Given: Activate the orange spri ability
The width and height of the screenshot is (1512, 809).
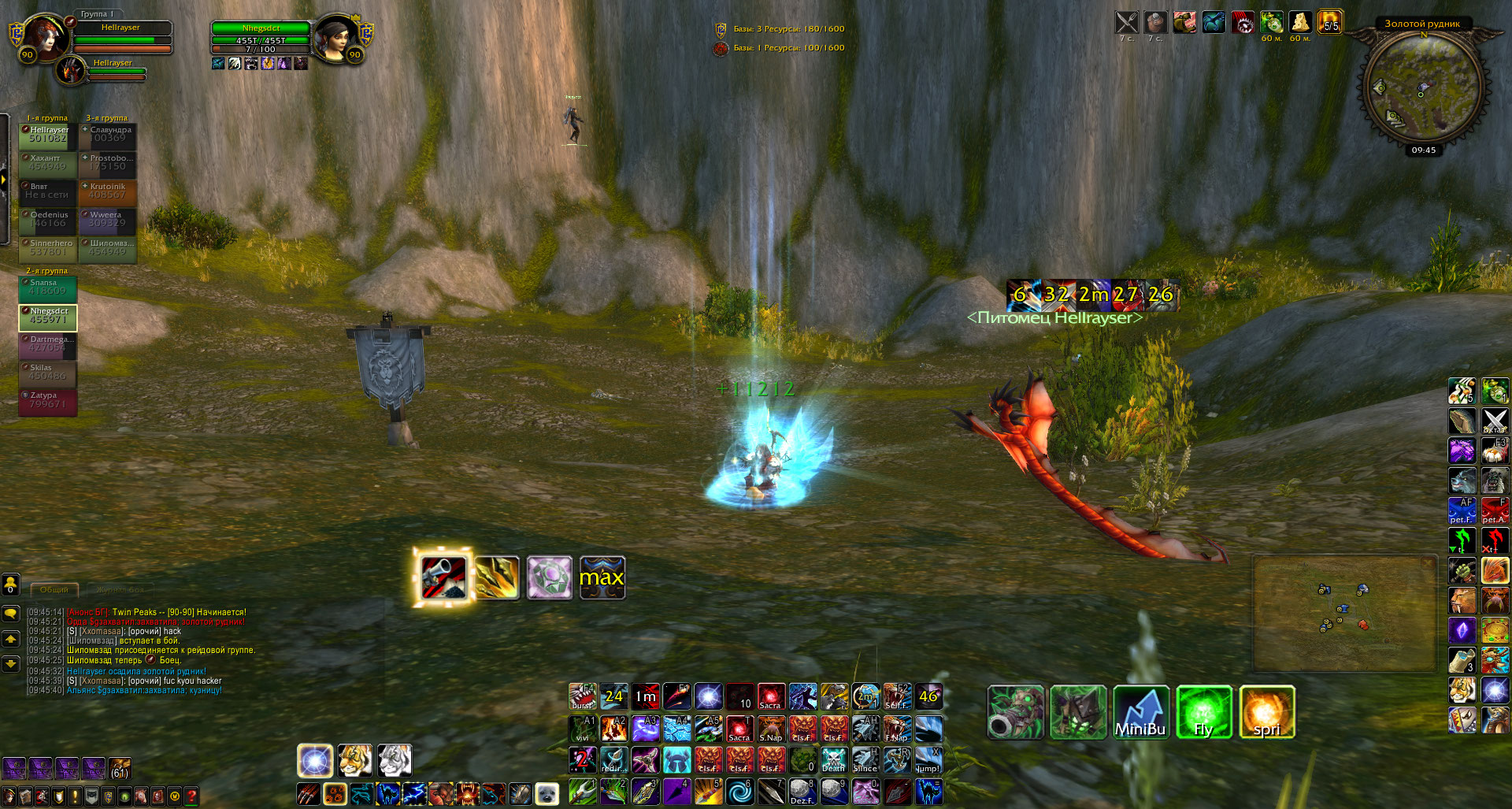Looking at the screenshot, I should 1266,711.
